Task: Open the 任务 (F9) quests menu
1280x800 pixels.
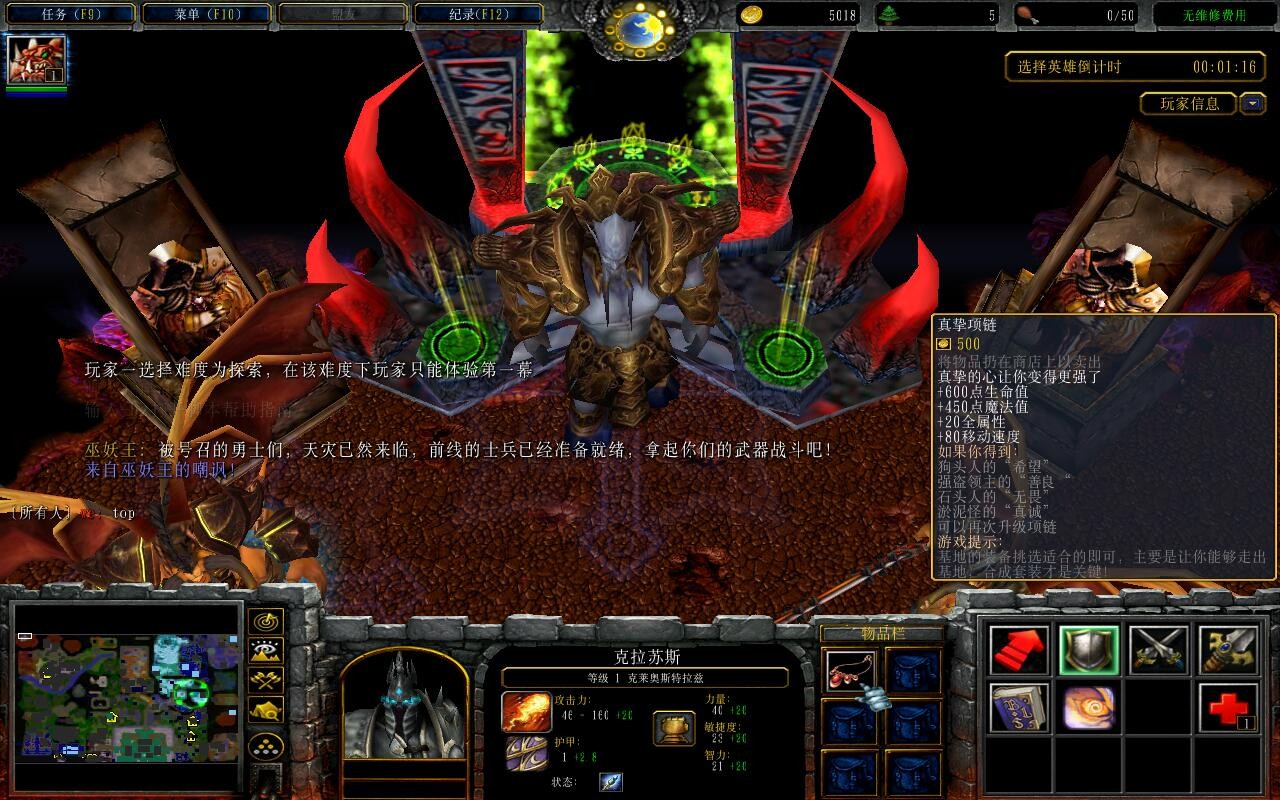Action: click(x=70, y=14)
